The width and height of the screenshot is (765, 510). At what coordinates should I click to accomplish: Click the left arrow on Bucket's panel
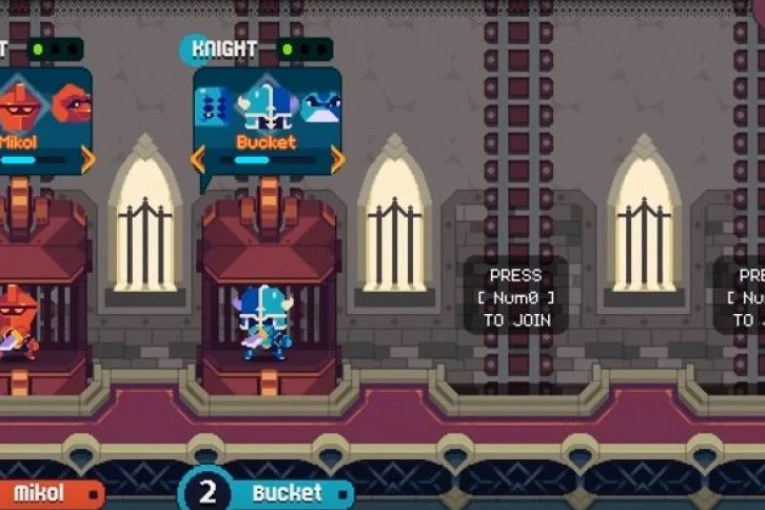pyautogui.click(x=198, y=158)
